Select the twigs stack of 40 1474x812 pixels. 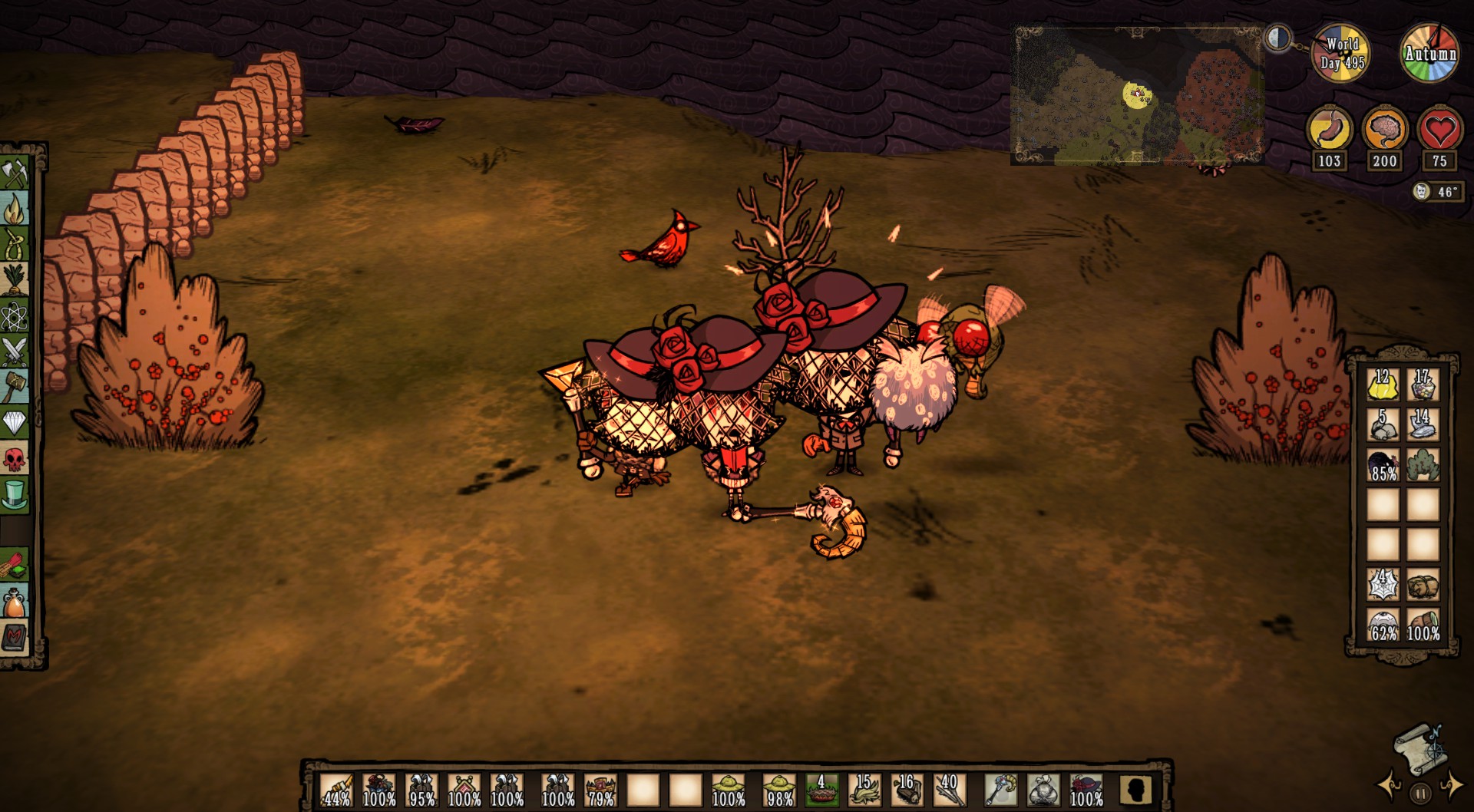(x=949, y=790)
